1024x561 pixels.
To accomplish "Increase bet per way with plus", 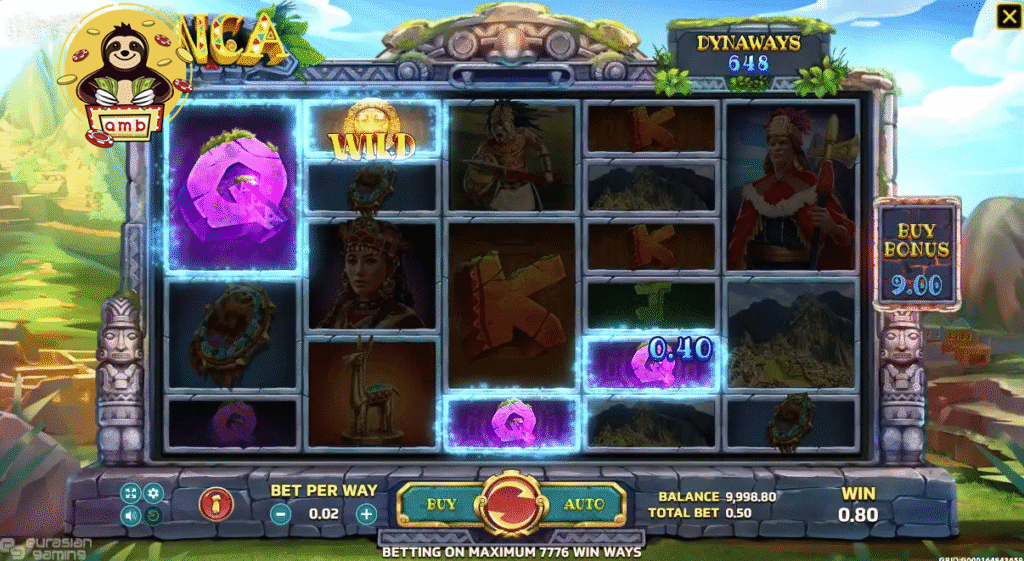I will point(367,514).
